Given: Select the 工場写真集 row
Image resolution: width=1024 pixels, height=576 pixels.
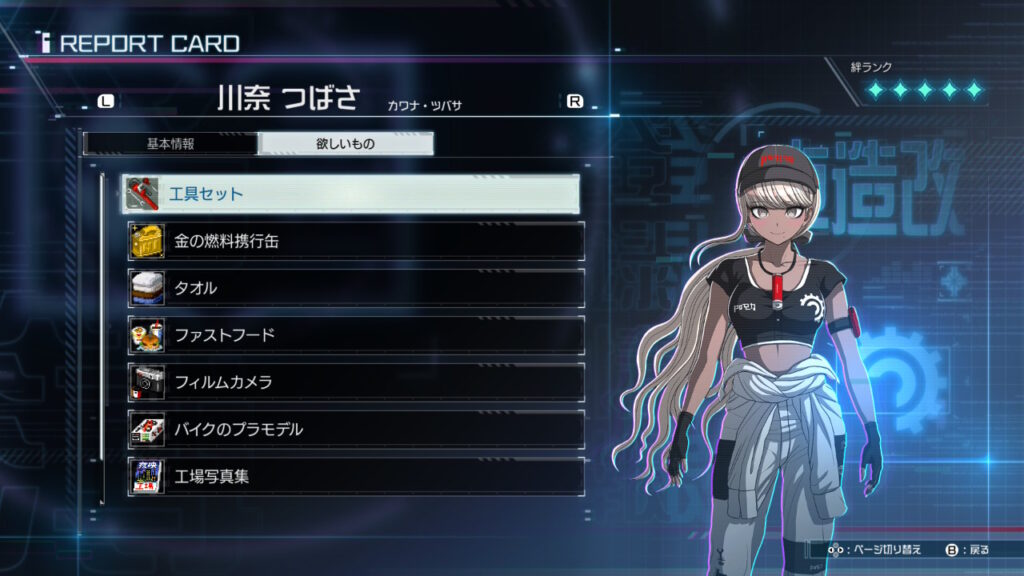Looking at the screenshot, I should point(356,476).
